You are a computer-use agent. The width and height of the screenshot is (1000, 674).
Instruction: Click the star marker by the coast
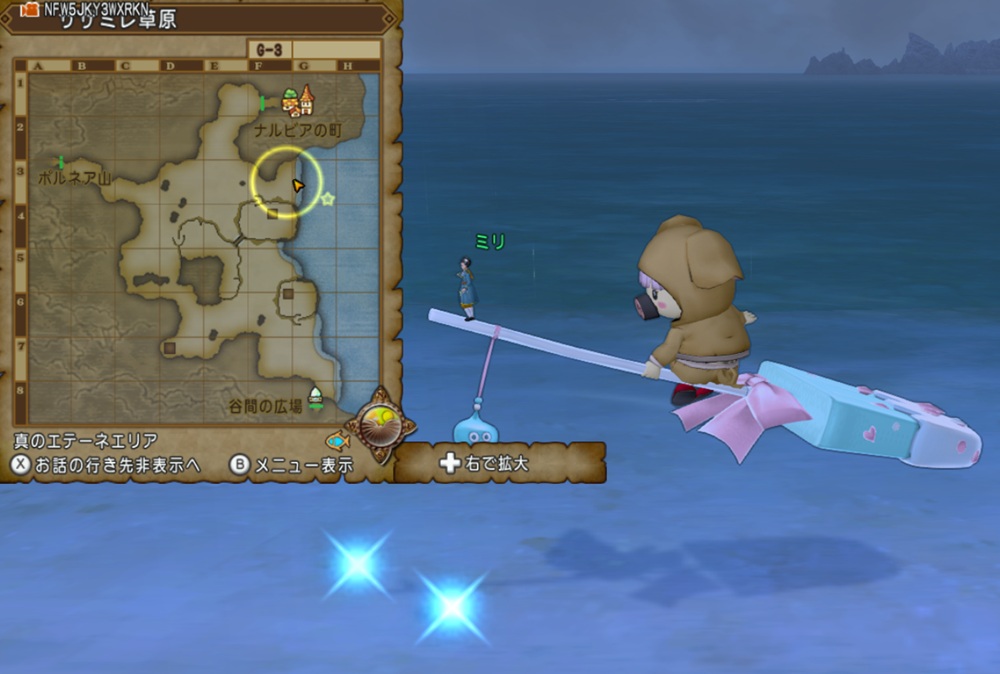pos(327,199)
